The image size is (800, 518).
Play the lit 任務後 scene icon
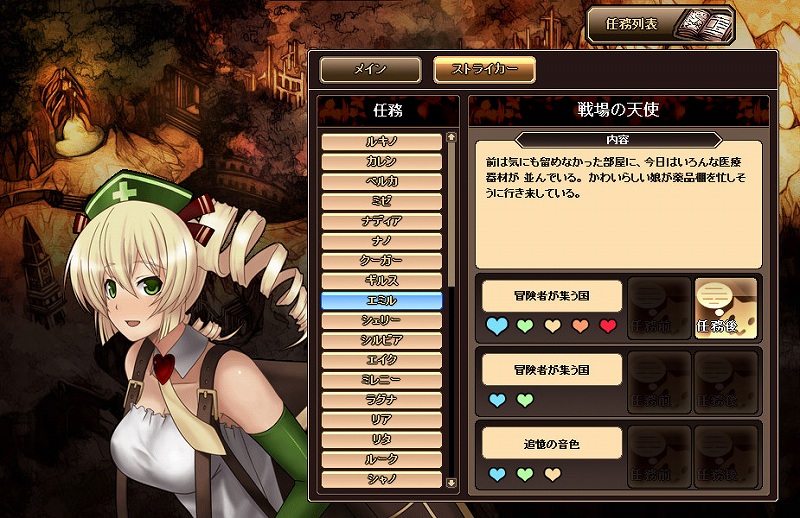coord(725,308)
